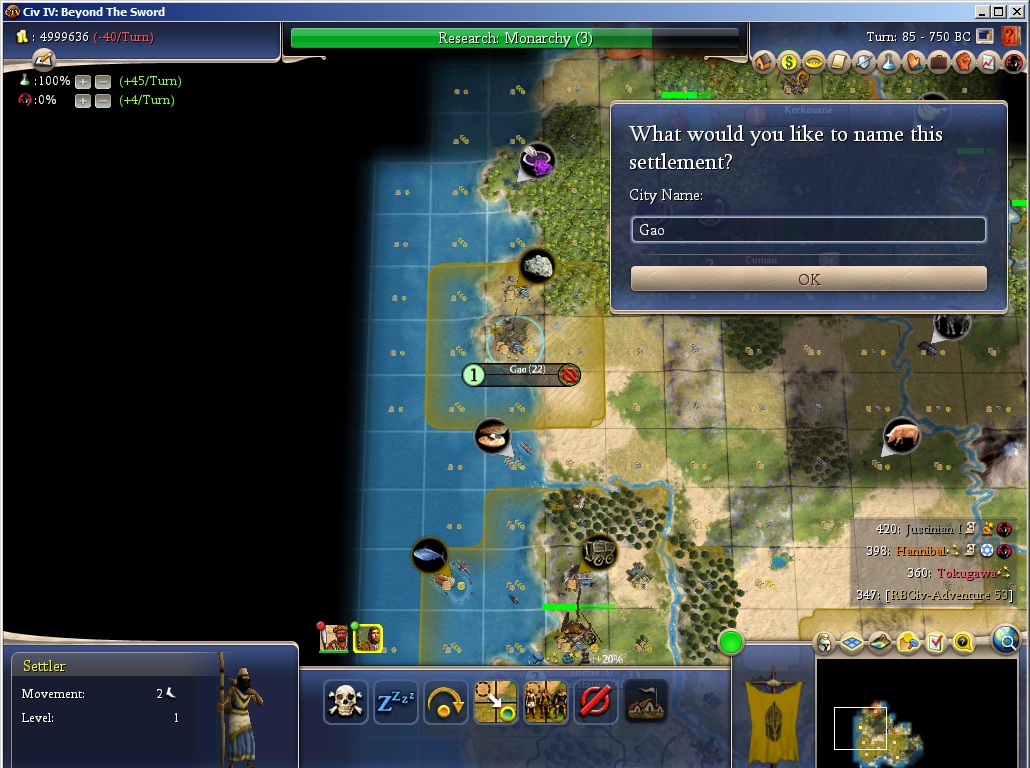
Task: End turn with the green button
Action: click(x=731, y=643)
